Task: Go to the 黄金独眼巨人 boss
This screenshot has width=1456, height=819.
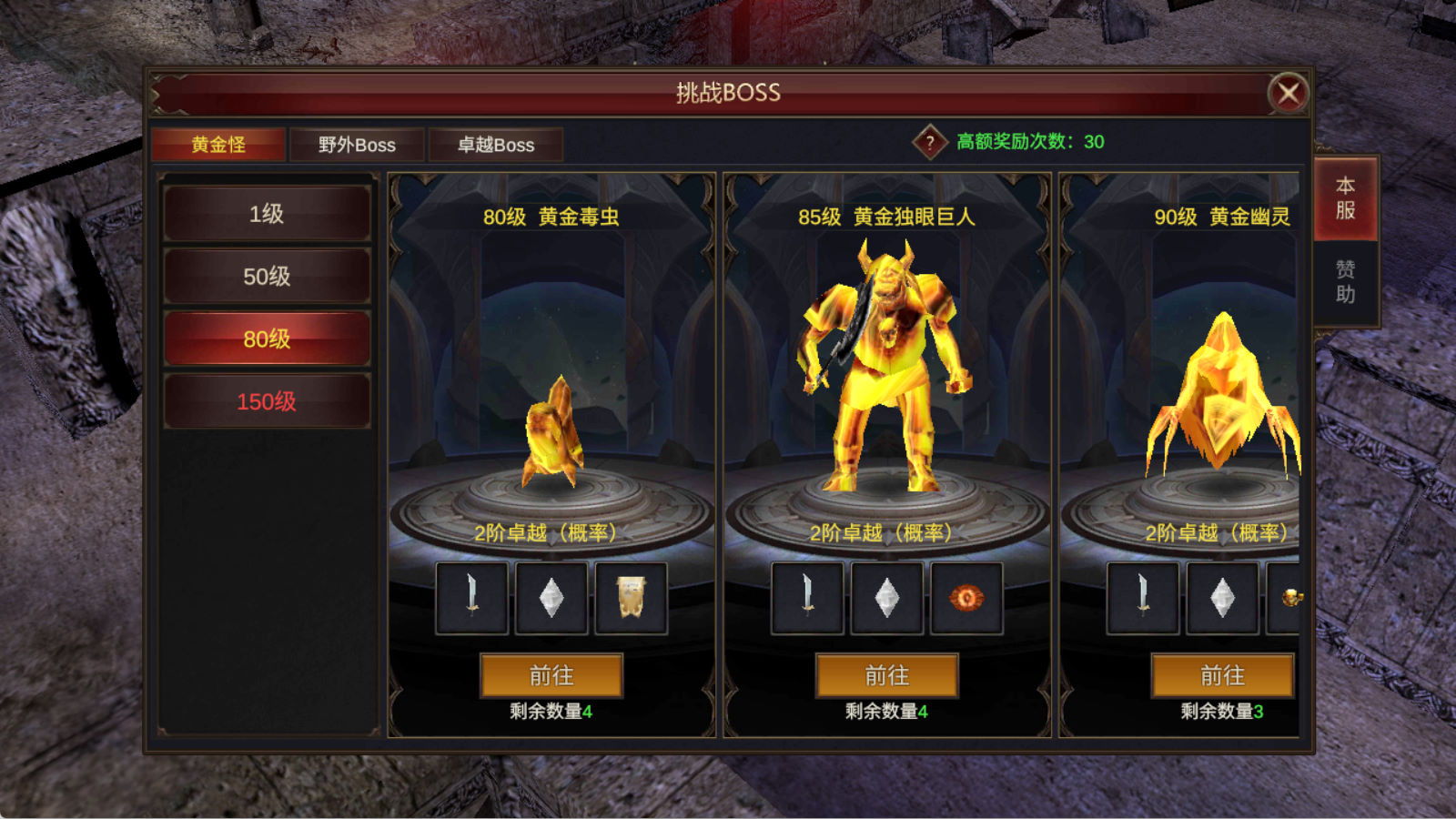Action: tap(887, 675)
